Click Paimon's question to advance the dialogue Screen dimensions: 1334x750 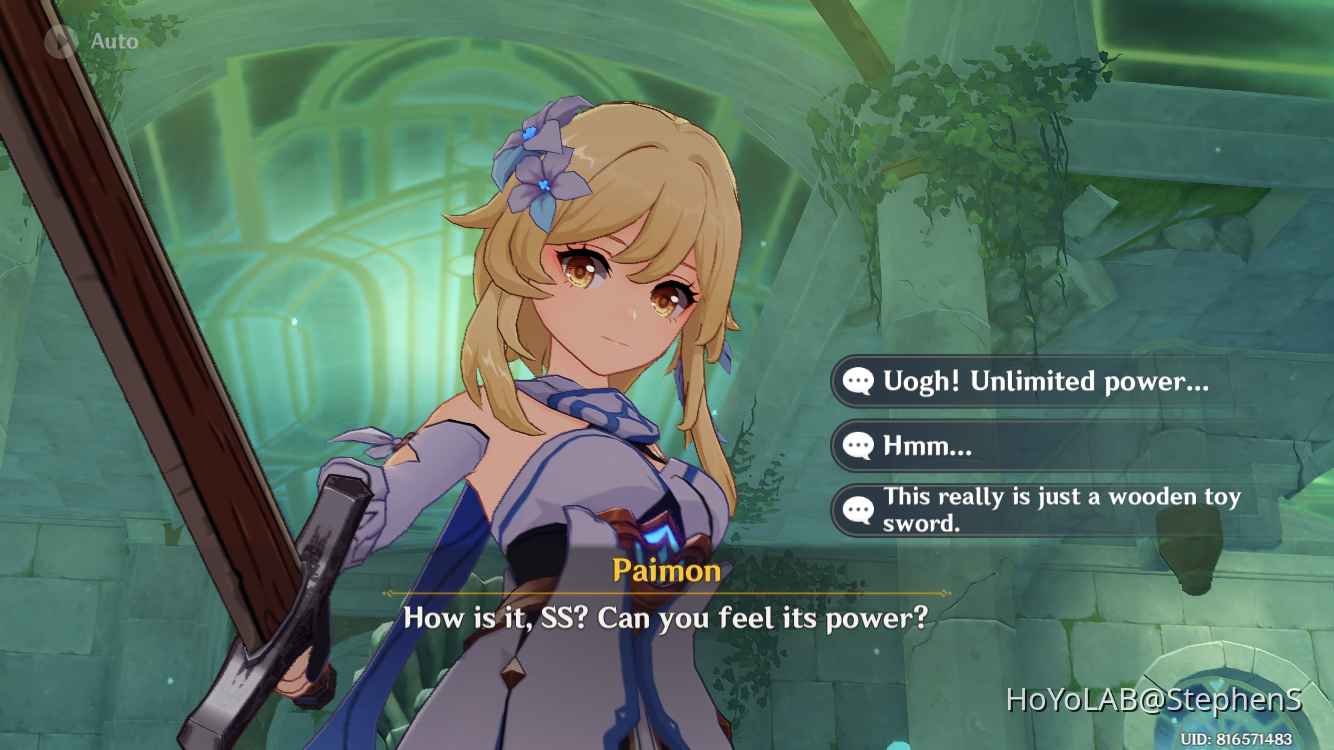pos(666,618)
